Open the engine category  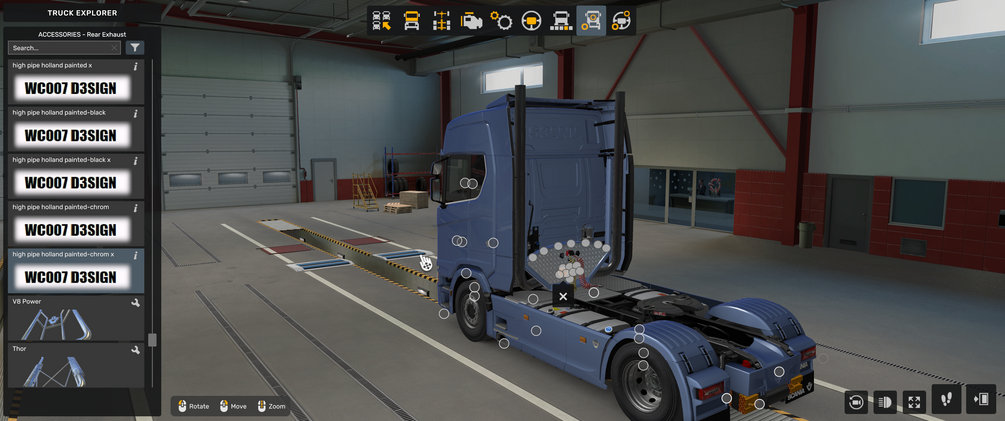click(x=472, y=21)
